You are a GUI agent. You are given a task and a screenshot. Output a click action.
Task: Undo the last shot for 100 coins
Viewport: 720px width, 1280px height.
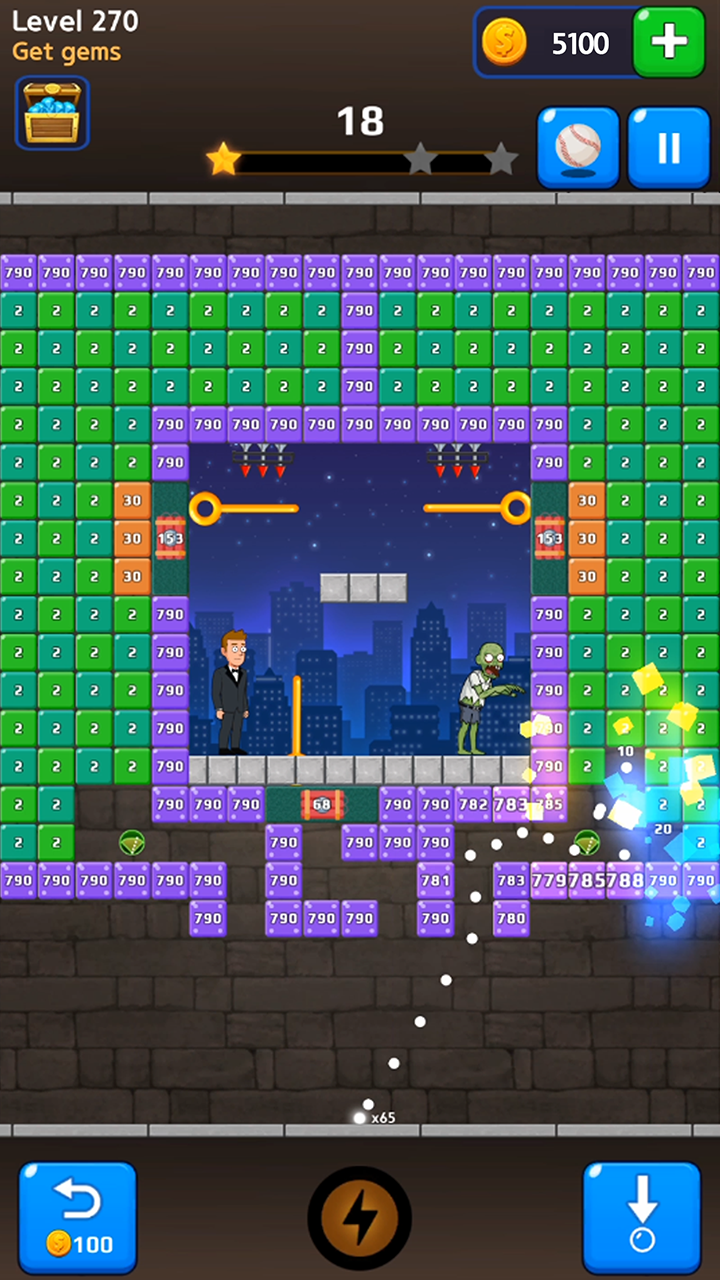(78, 1217)
